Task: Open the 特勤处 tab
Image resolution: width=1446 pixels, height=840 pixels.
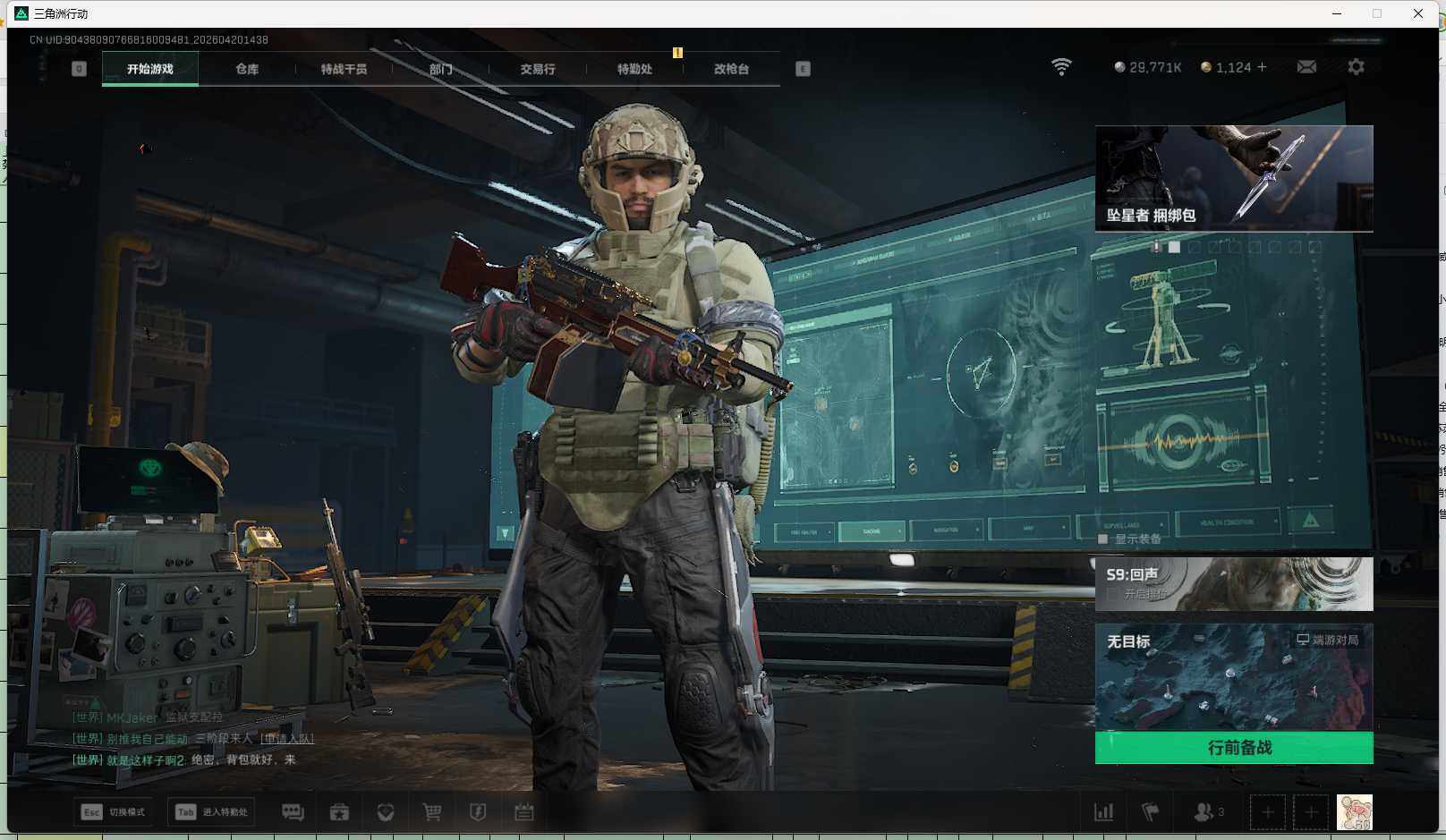Action: tap(634, 69)
